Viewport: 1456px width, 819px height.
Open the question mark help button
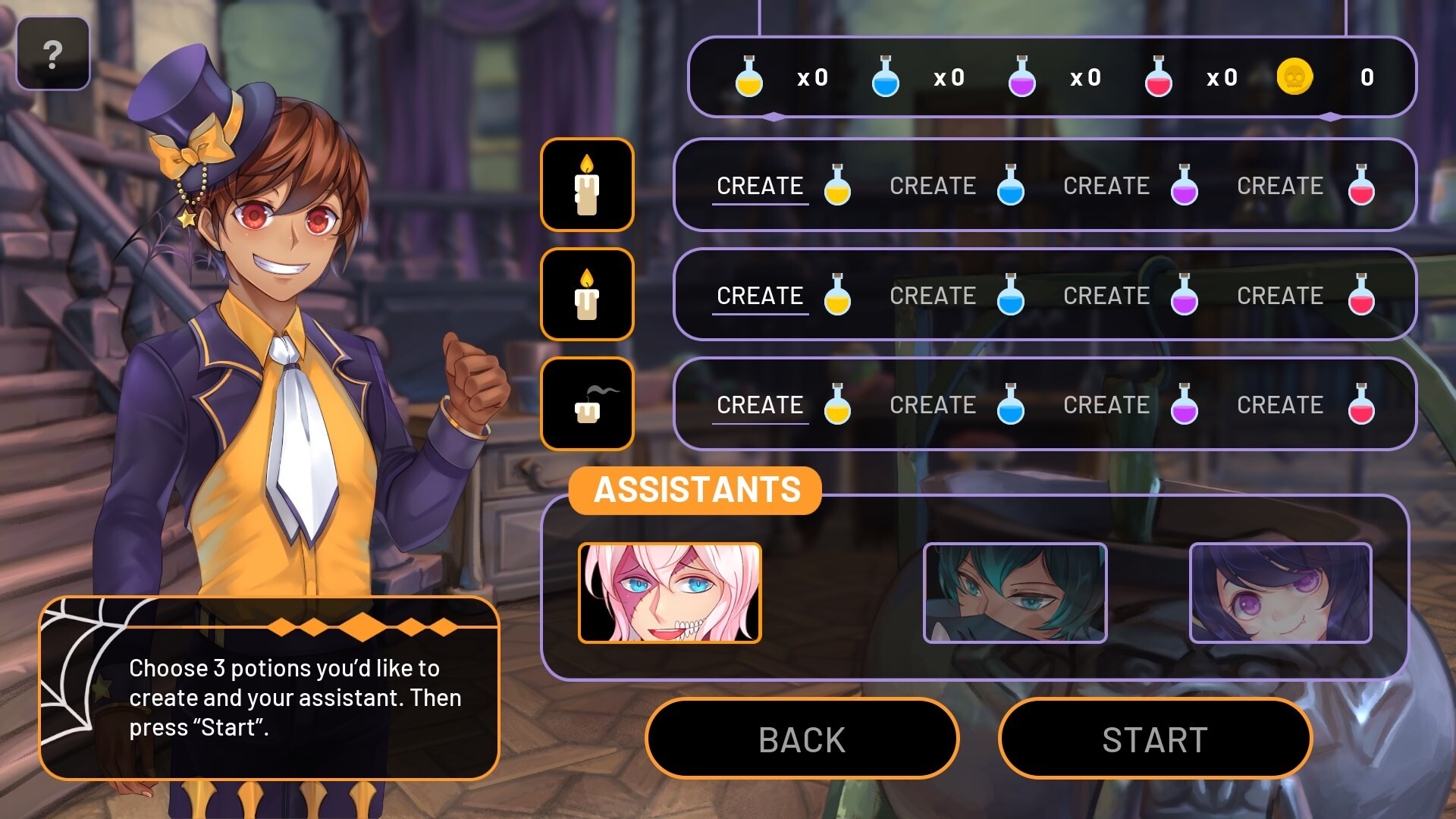tap(52, 54)
